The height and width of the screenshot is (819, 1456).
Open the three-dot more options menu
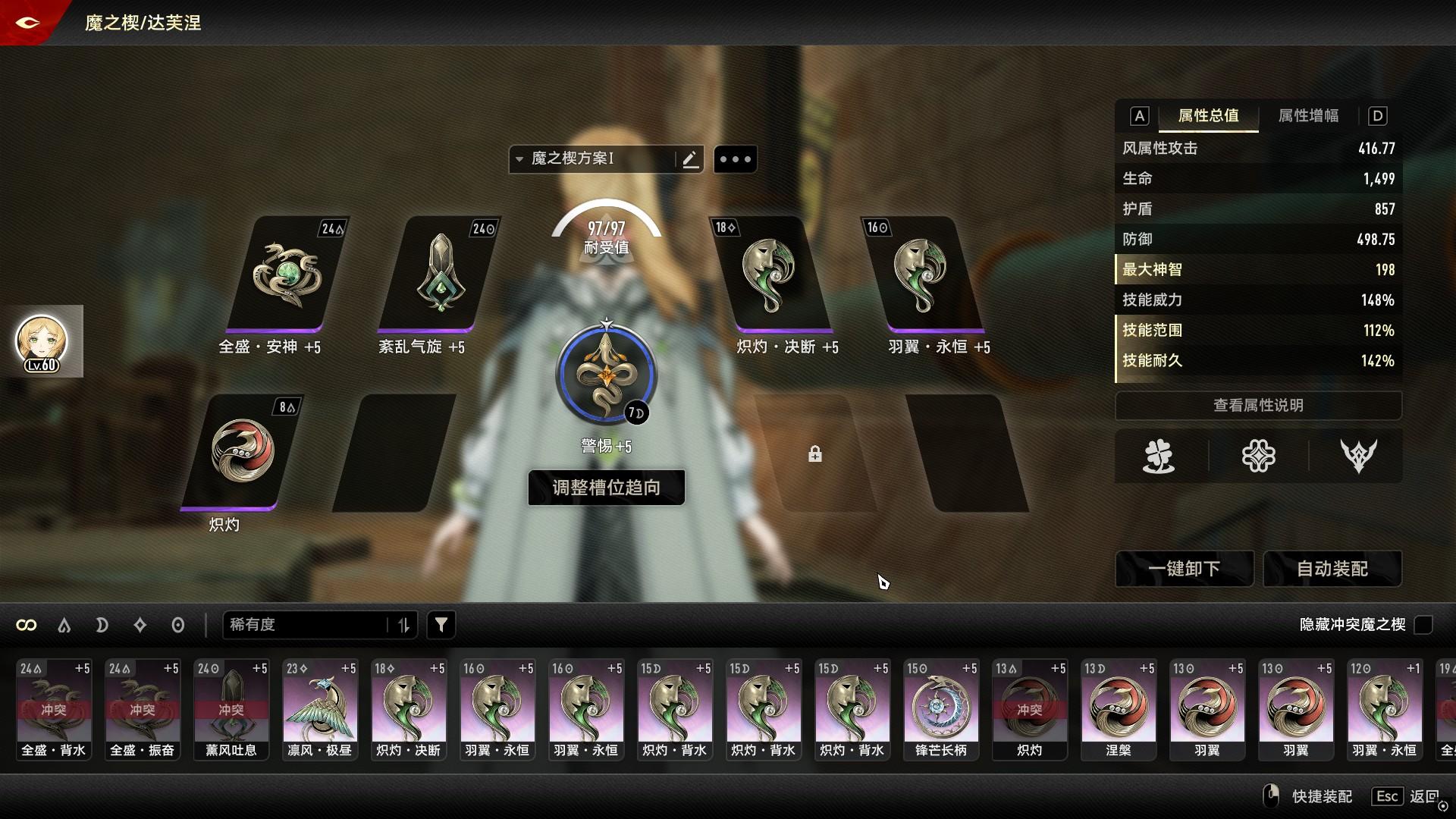pyautogui.click(x=735, y=159)
